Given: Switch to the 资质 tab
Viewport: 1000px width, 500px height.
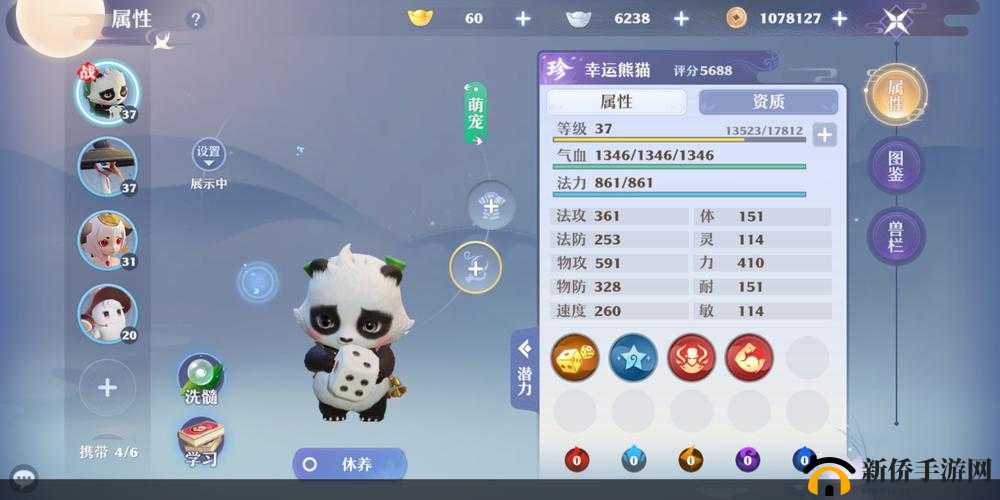Looking at the screenshot, I should tap(768, 101).
